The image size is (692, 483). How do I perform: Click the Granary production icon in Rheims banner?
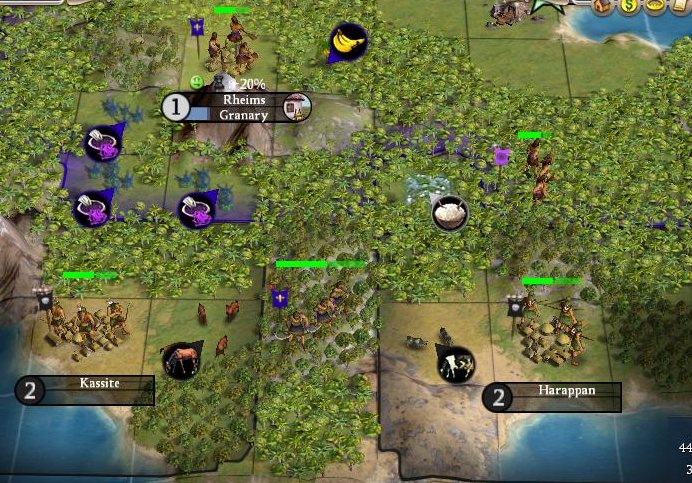[296, 106]
